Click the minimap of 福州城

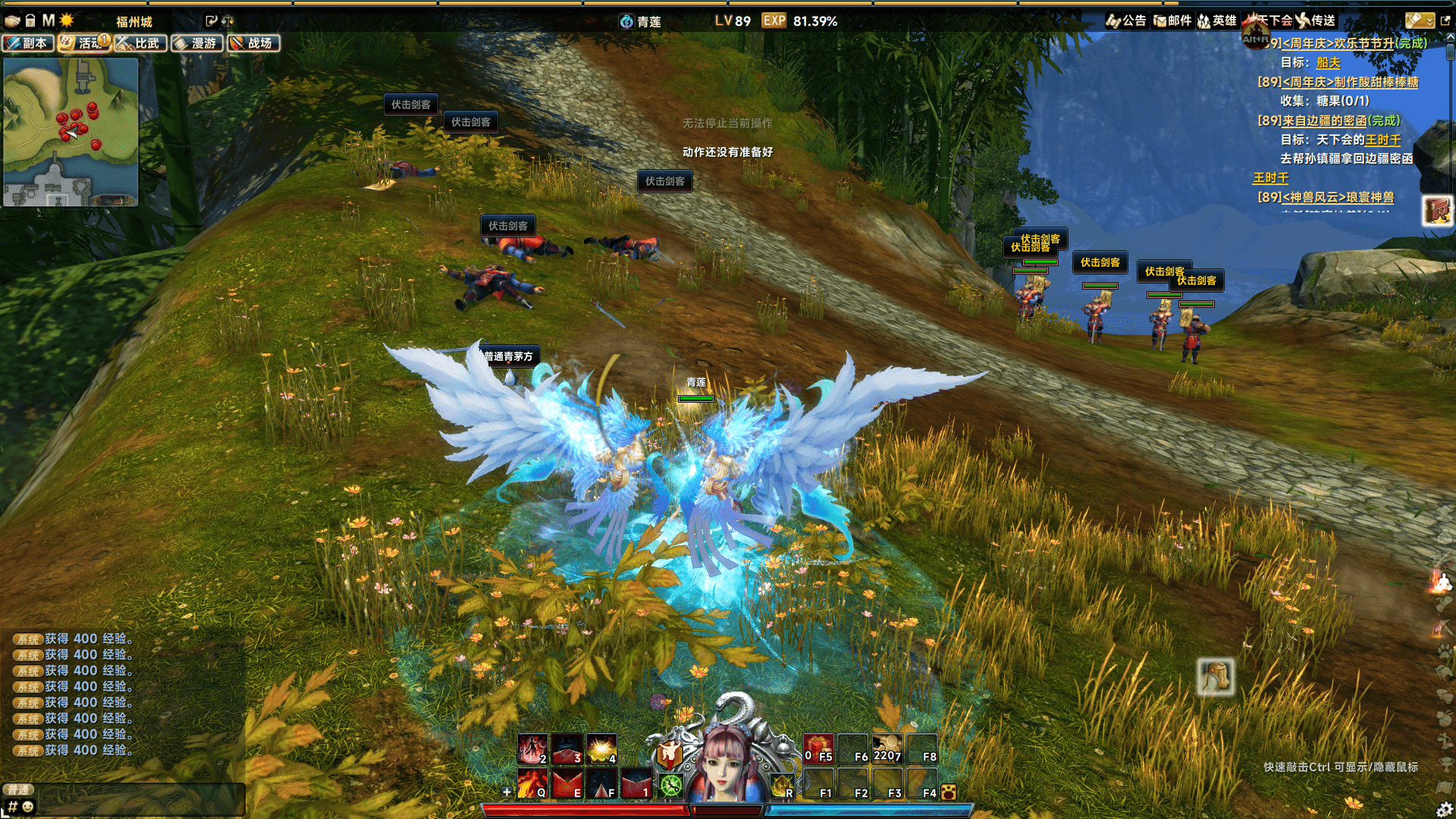pyautogui.click(x=71, y=132)
